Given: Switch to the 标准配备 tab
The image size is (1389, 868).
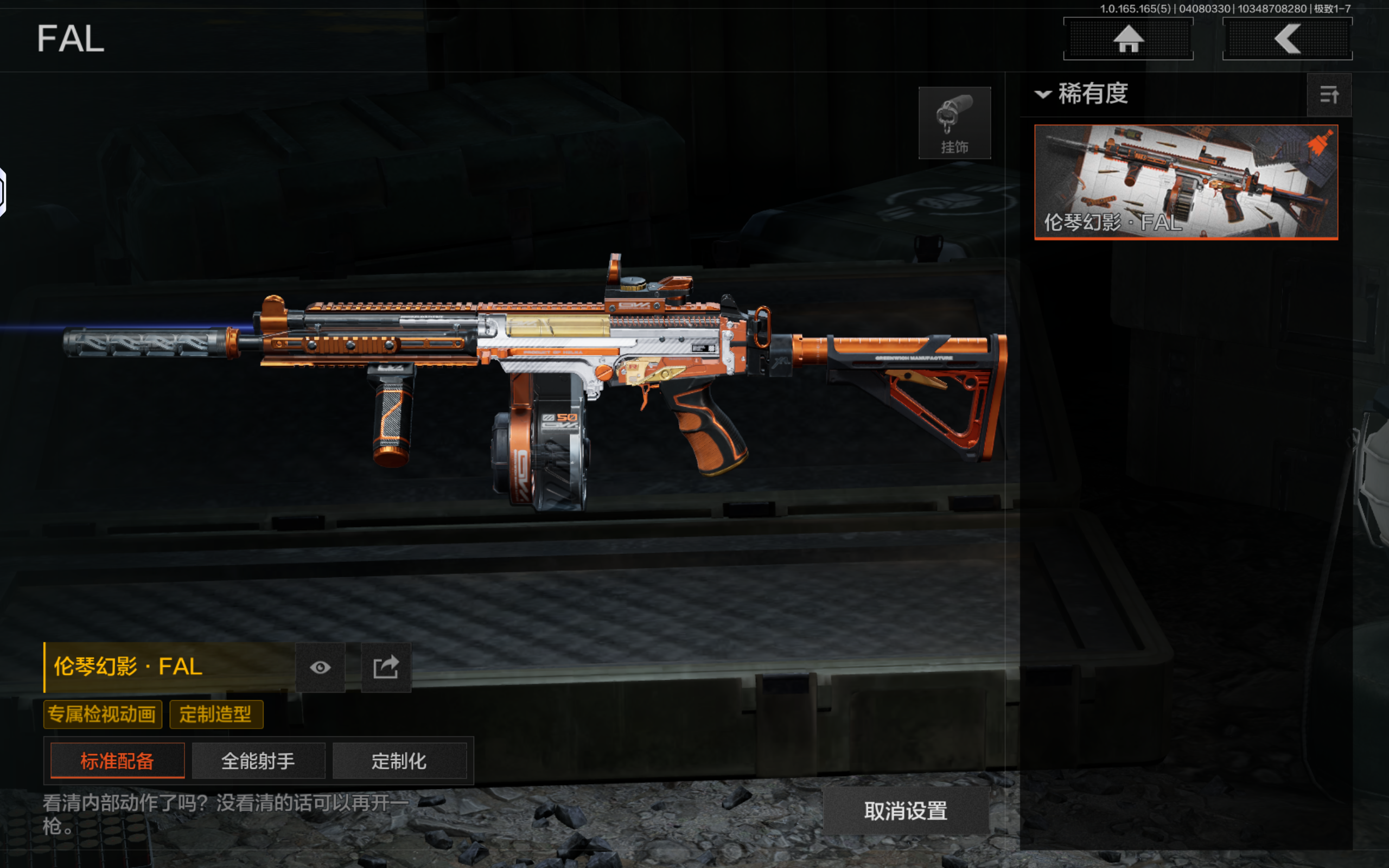Looking at the screenshot, I should 118,761.
